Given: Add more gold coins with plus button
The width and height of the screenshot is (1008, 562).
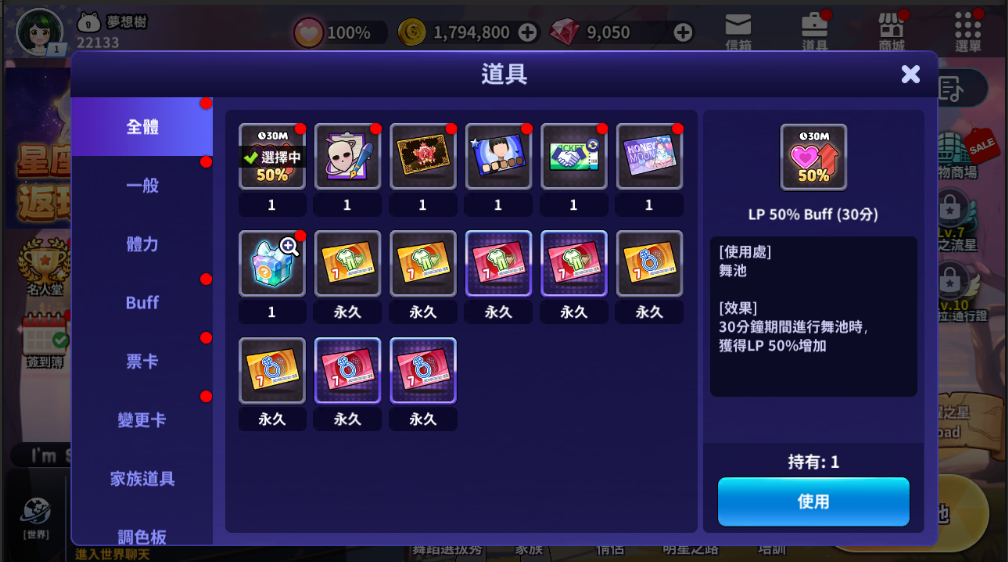Looking at the screenshot, I should coord(527,33).
